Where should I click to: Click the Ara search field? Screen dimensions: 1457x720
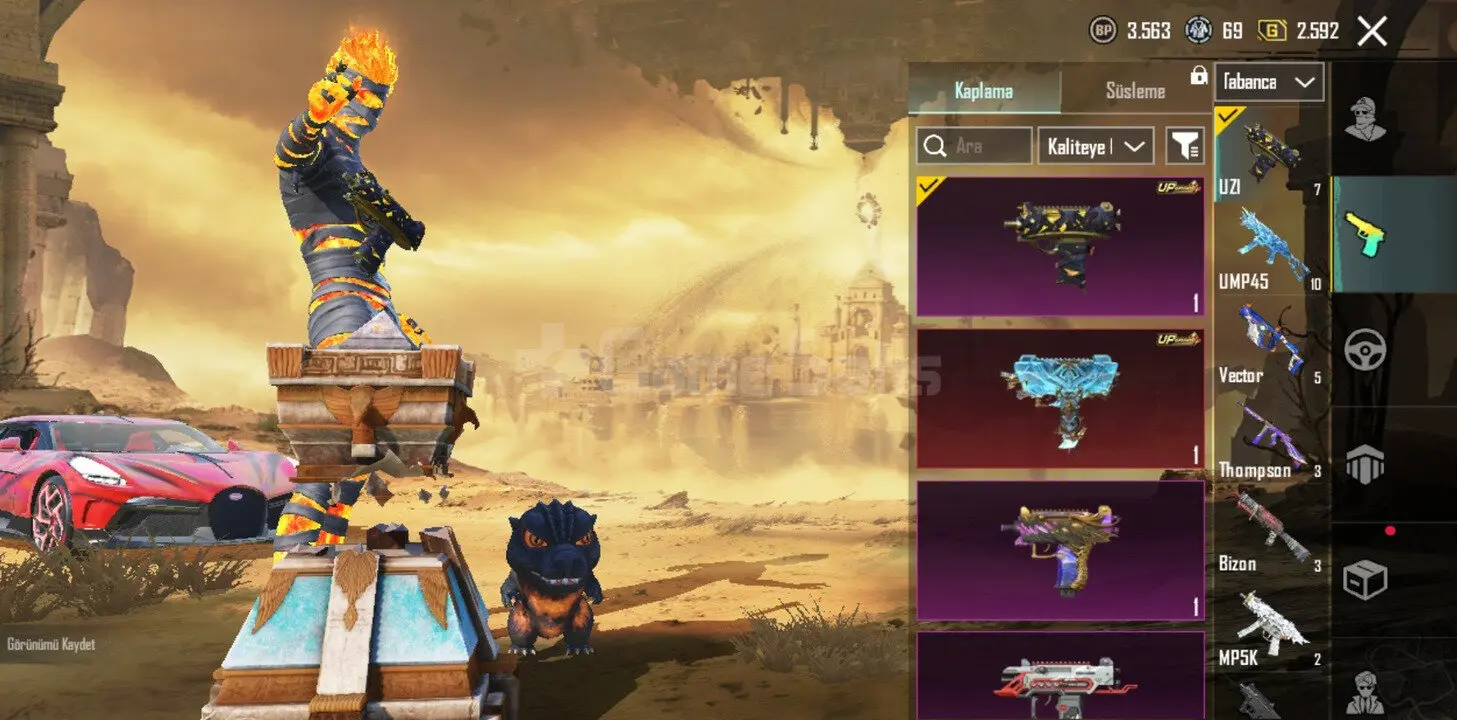pos(975,146)
